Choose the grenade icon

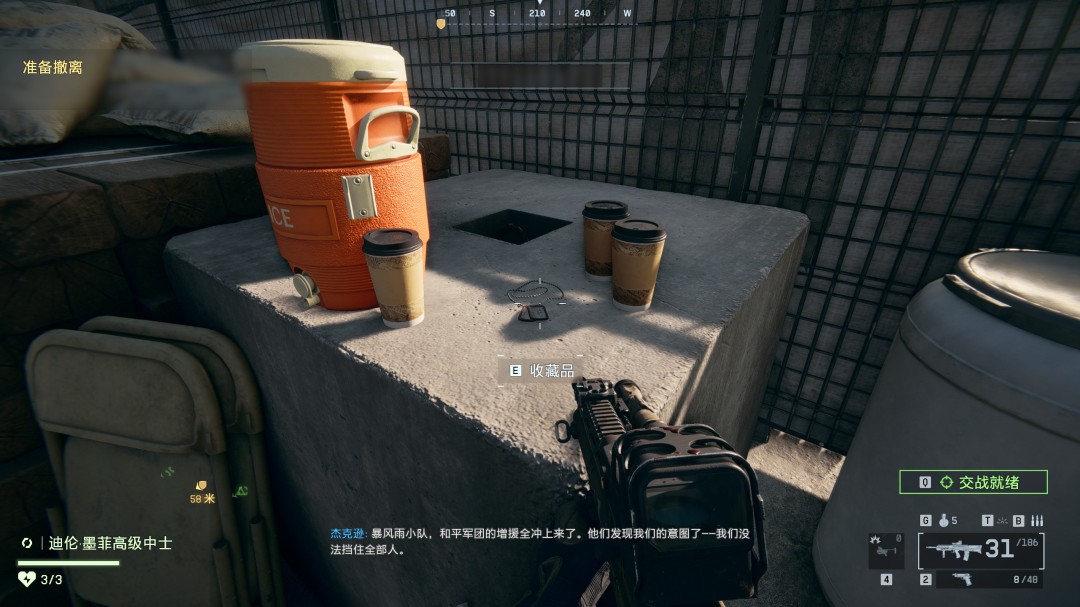pyautogui.click(x=941, y=521)
